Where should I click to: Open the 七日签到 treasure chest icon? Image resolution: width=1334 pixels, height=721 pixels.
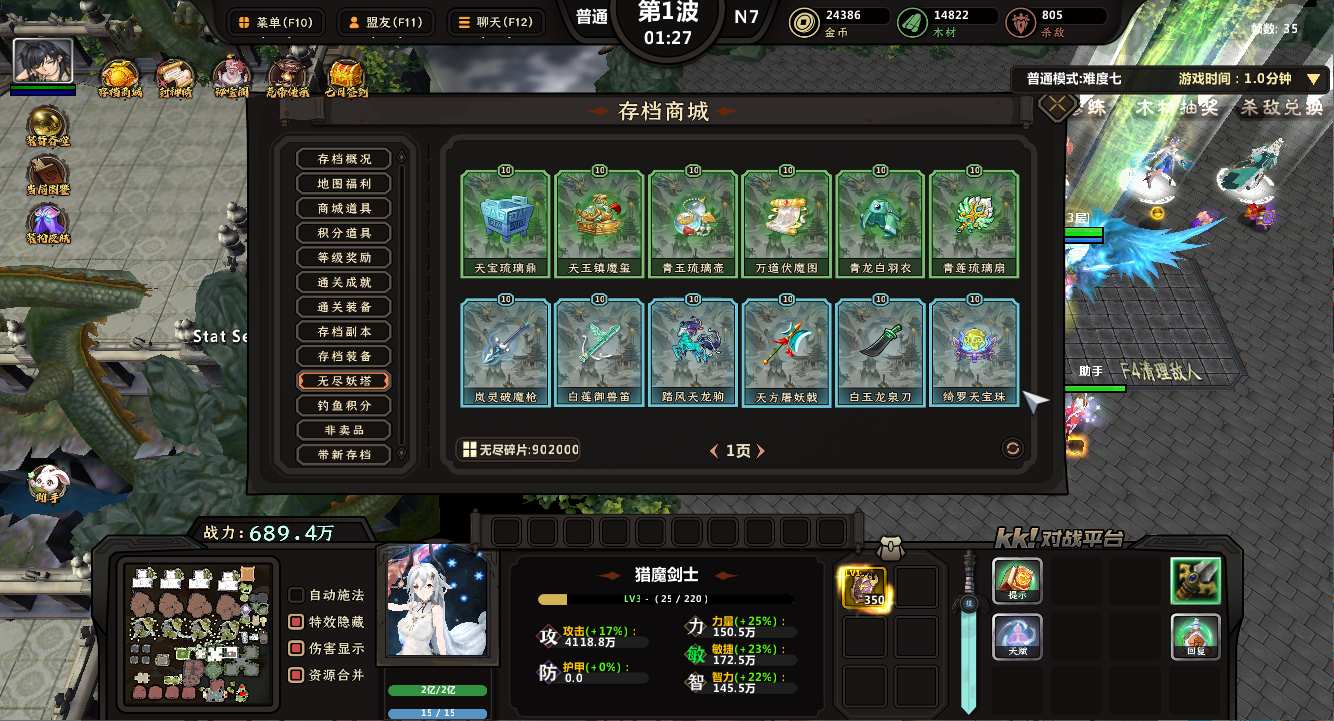point(345,76)
